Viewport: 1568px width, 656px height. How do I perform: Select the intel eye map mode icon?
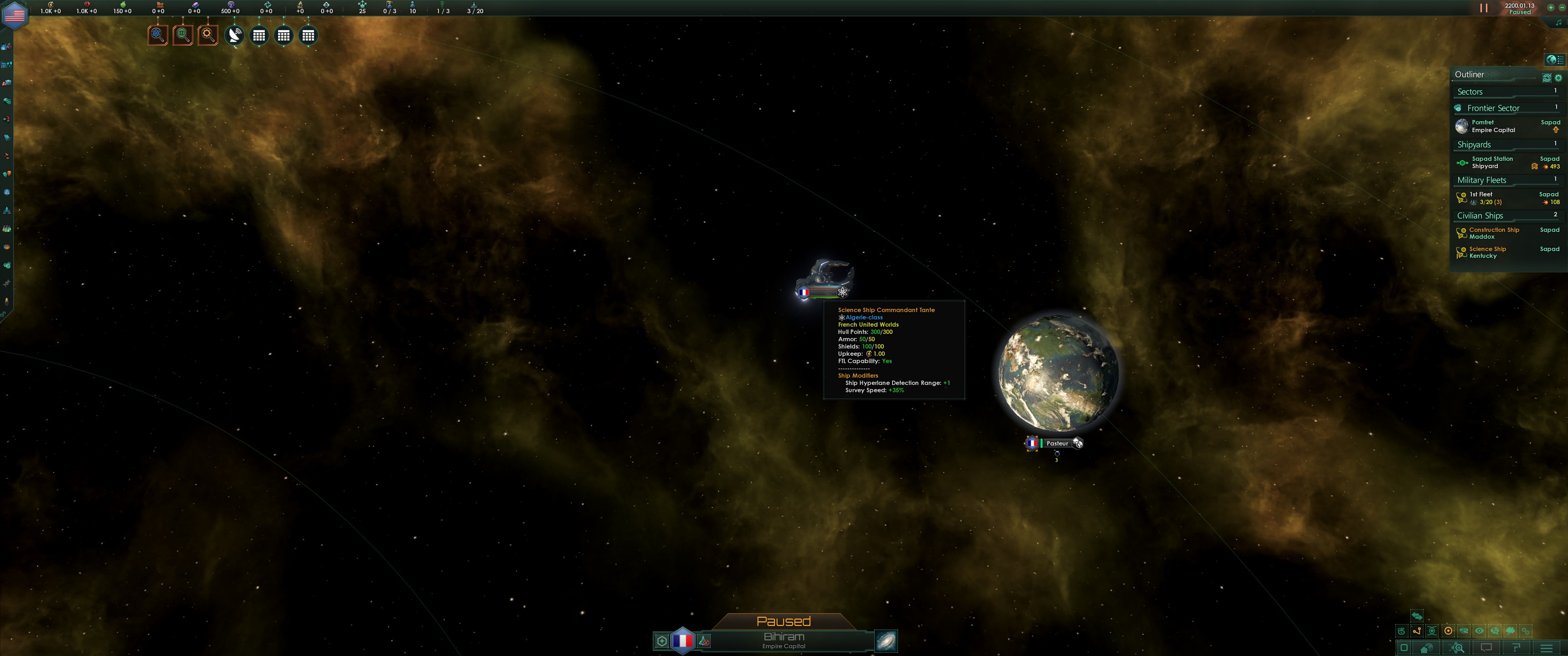pyautogui.click(x=1480, y=631)
